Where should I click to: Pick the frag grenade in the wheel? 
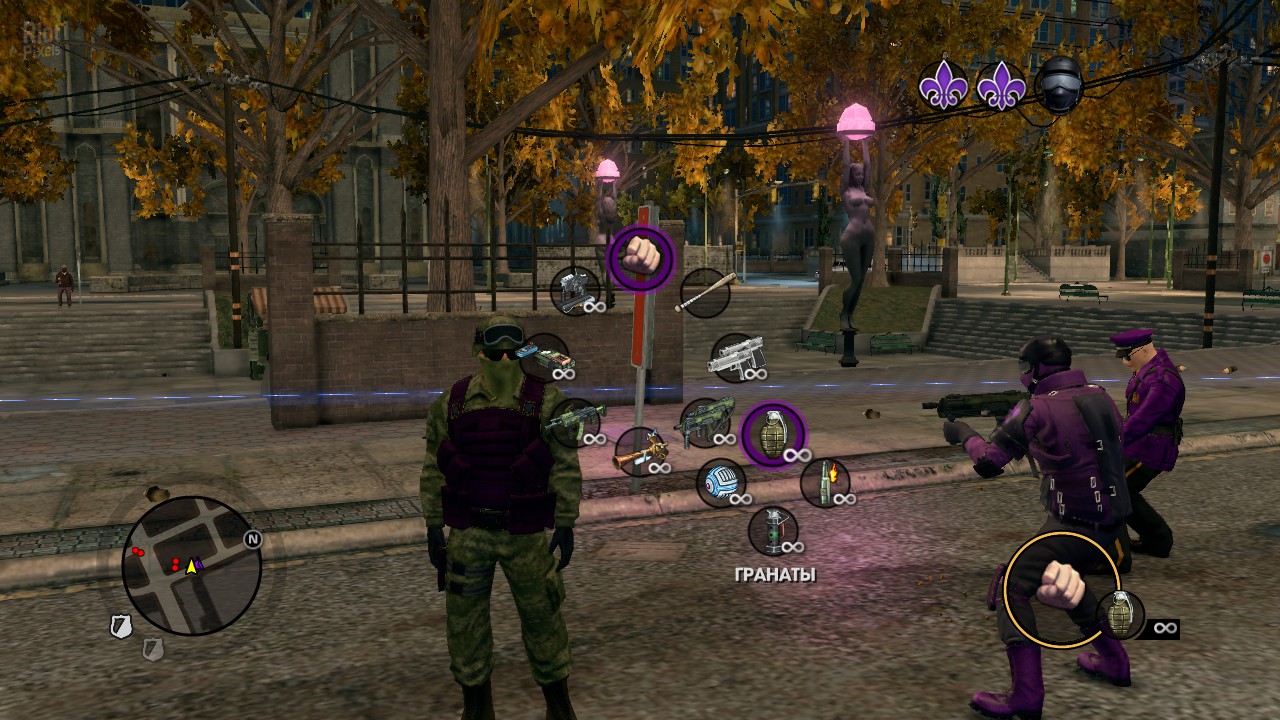[773, 434]
